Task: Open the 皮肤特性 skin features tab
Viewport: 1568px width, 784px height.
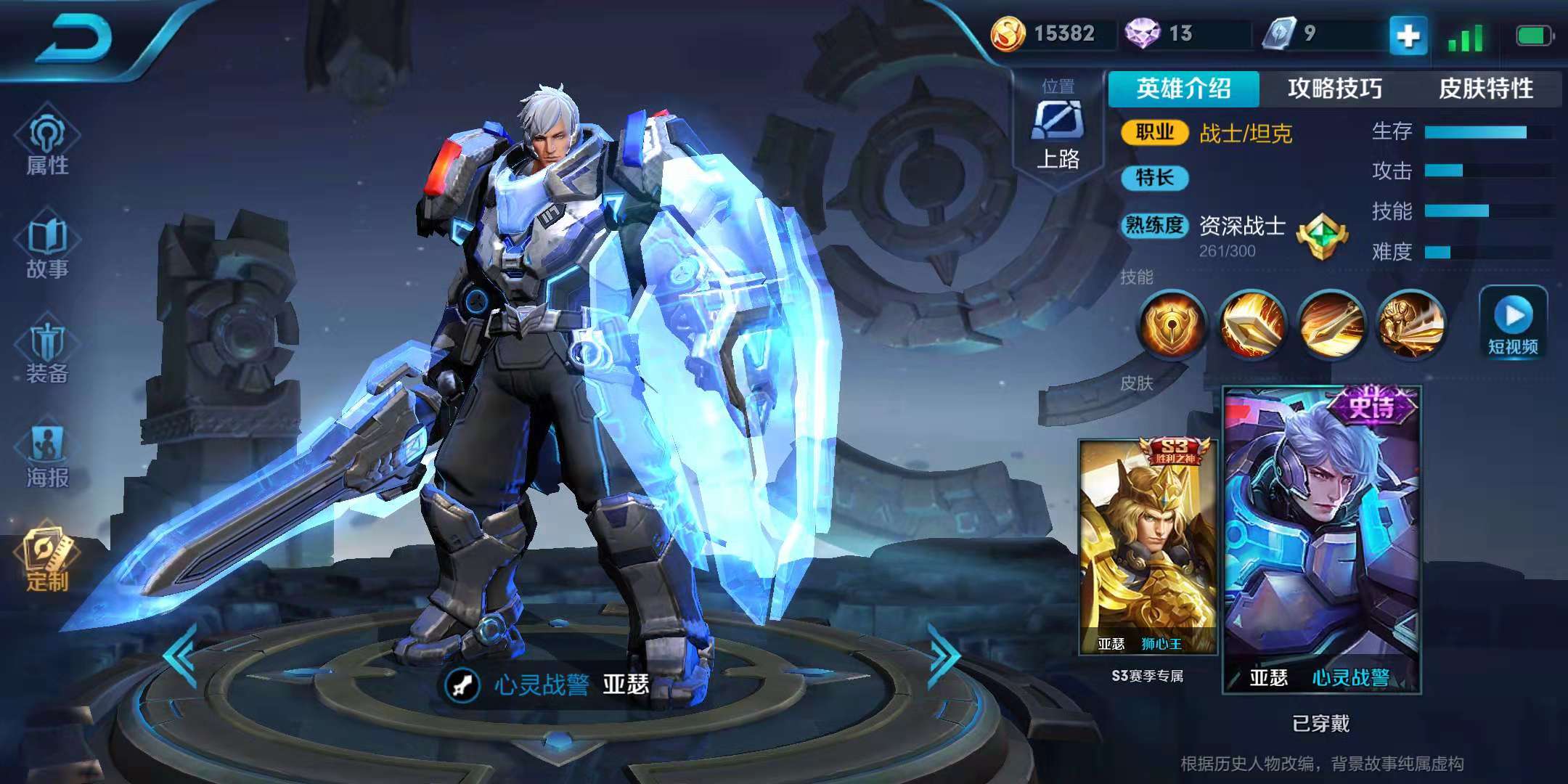Action: [1485, 89]
